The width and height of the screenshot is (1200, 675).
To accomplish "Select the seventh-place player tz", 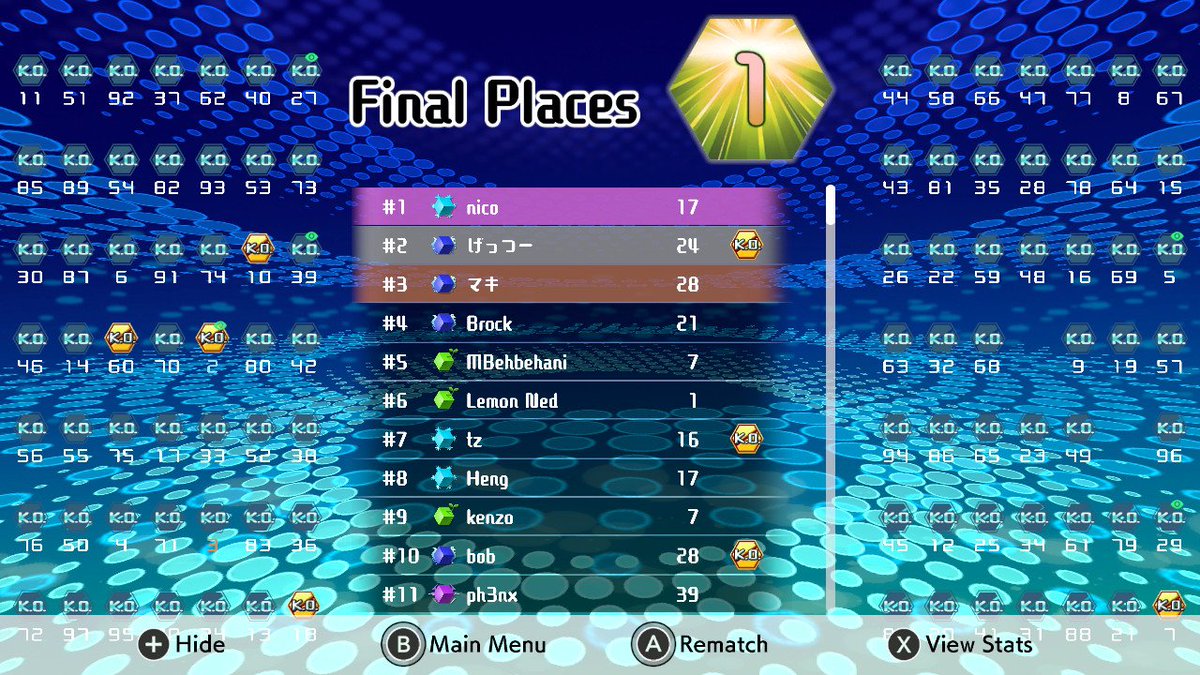I will (568, 439).
